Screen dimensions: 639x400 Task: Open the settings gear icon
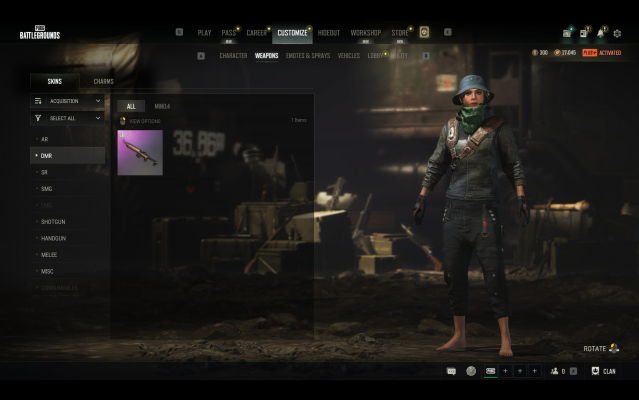pos(617,33)
